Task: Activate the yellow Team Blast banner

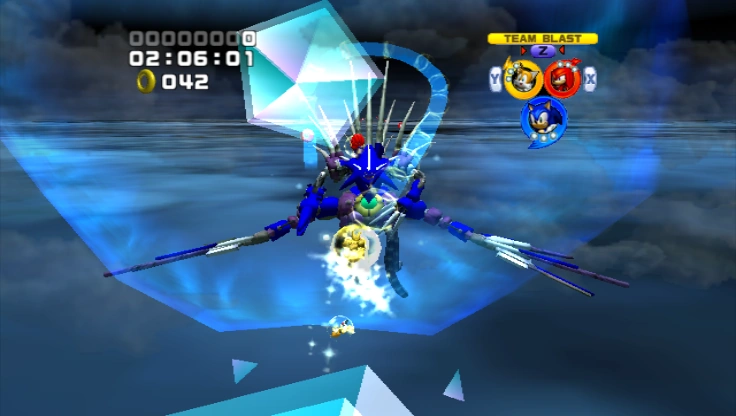Action: (x=542, y=39)
